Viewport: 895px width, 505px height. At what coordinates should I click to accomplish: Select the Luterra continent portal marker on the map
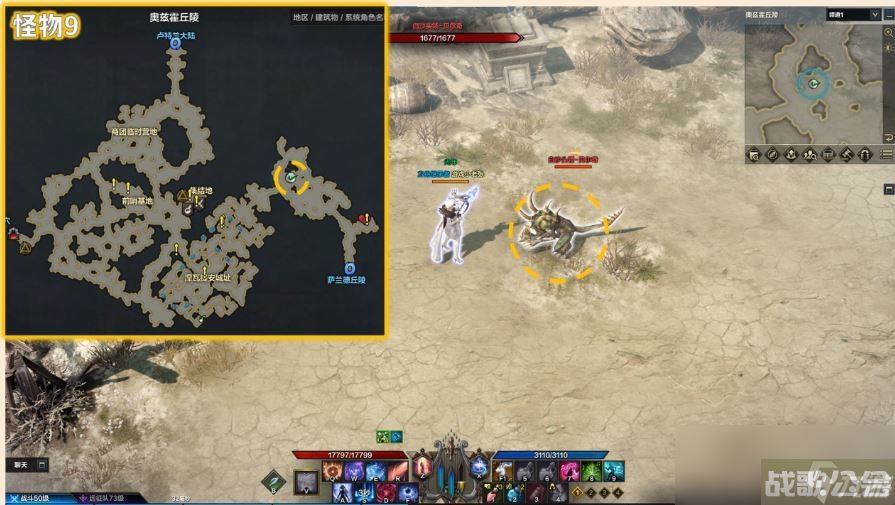176,44
